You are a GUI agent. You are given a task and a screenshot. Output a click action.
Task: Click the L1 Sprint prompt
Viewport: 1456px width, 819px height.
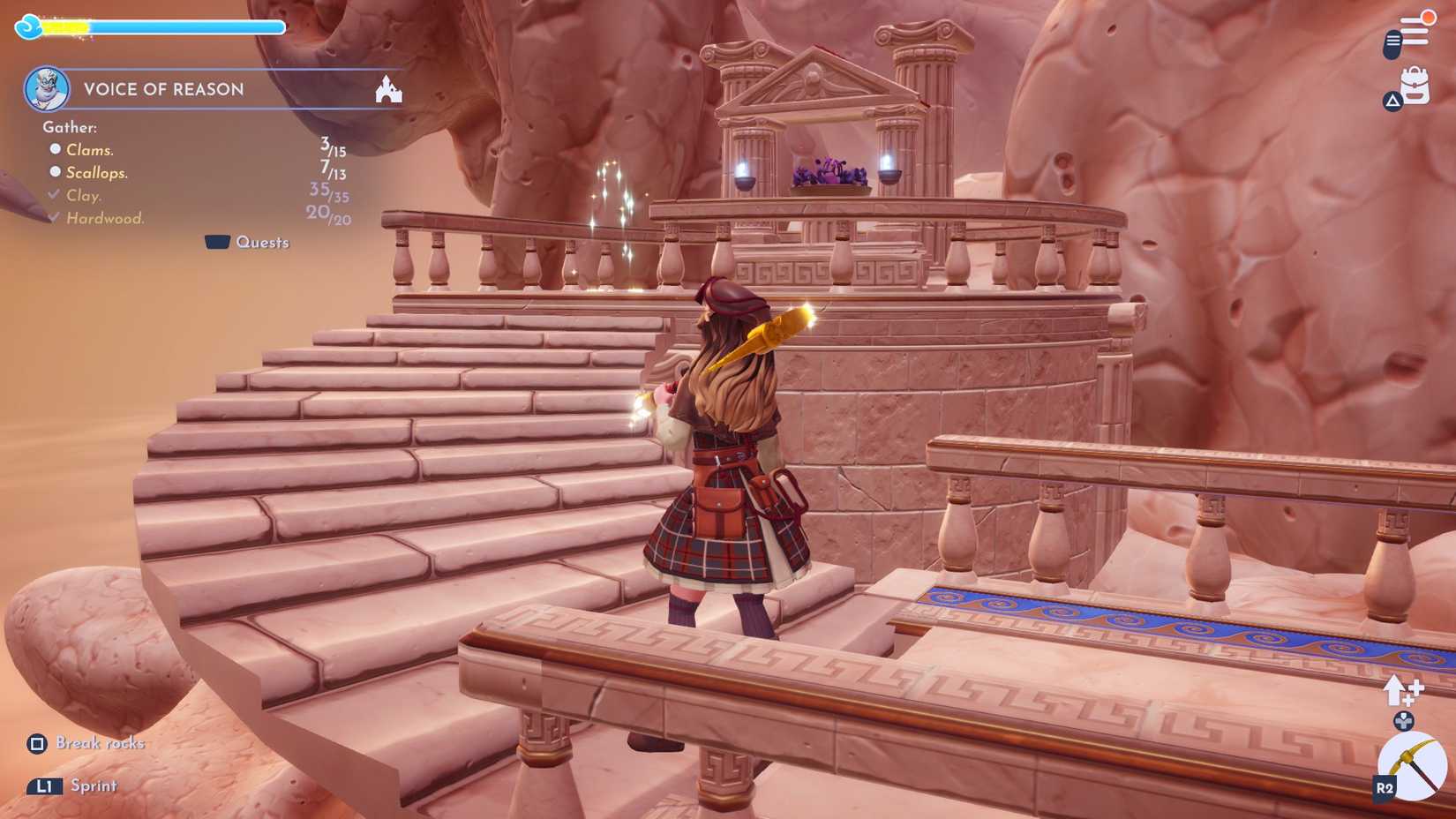[45, 785]
